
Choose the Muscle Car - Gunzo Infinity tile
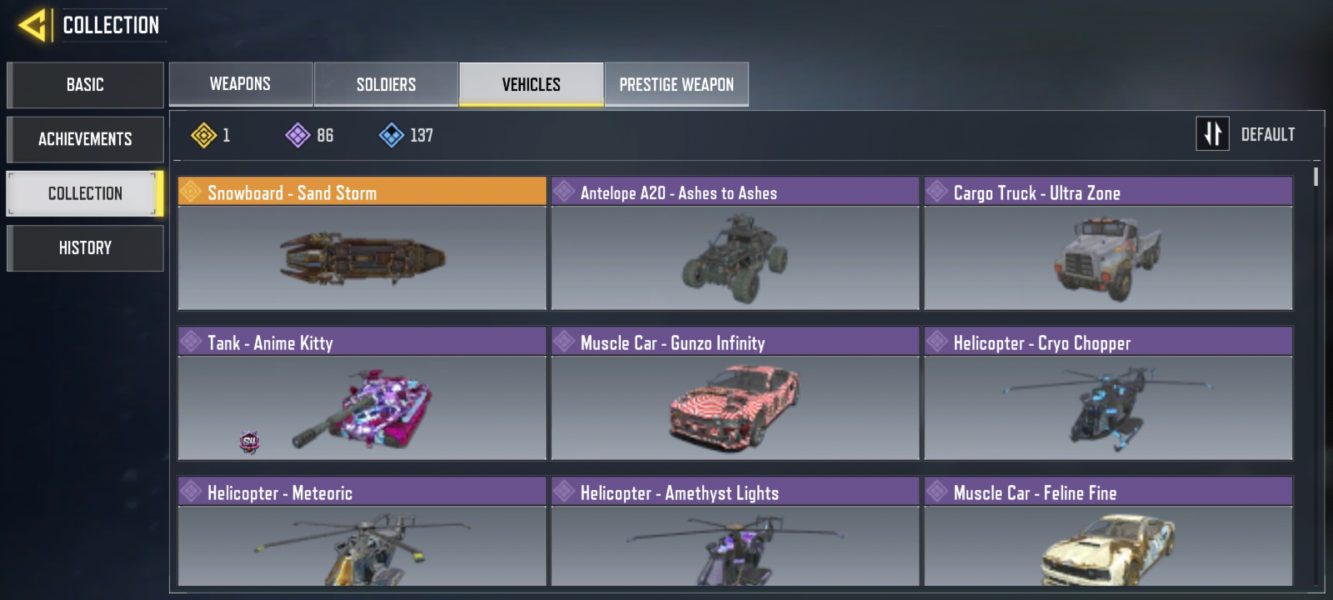(735, 394)
